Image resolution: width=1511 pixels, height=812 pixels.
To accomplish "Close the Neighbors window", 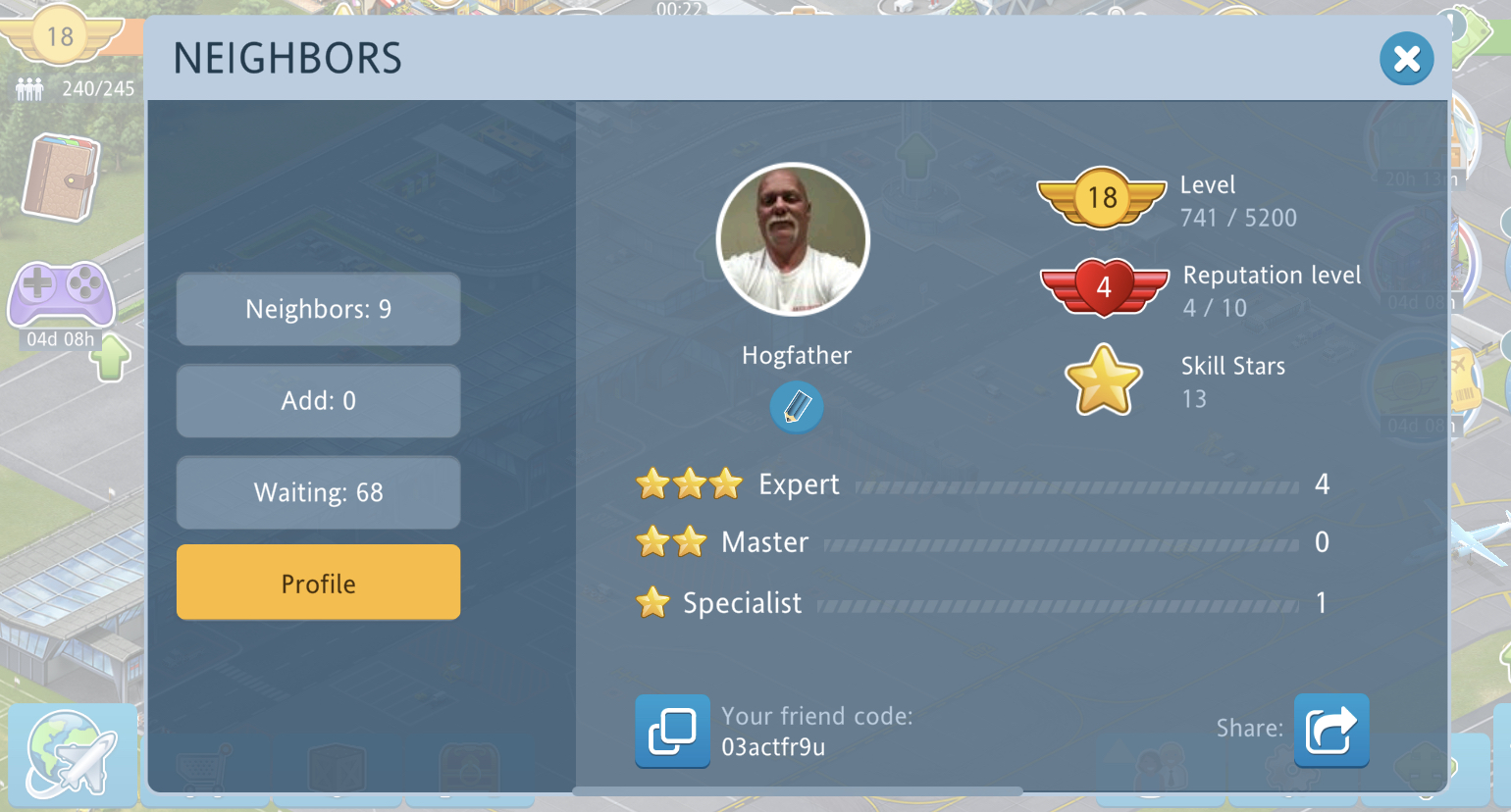I will click(x=1406, y=59).
